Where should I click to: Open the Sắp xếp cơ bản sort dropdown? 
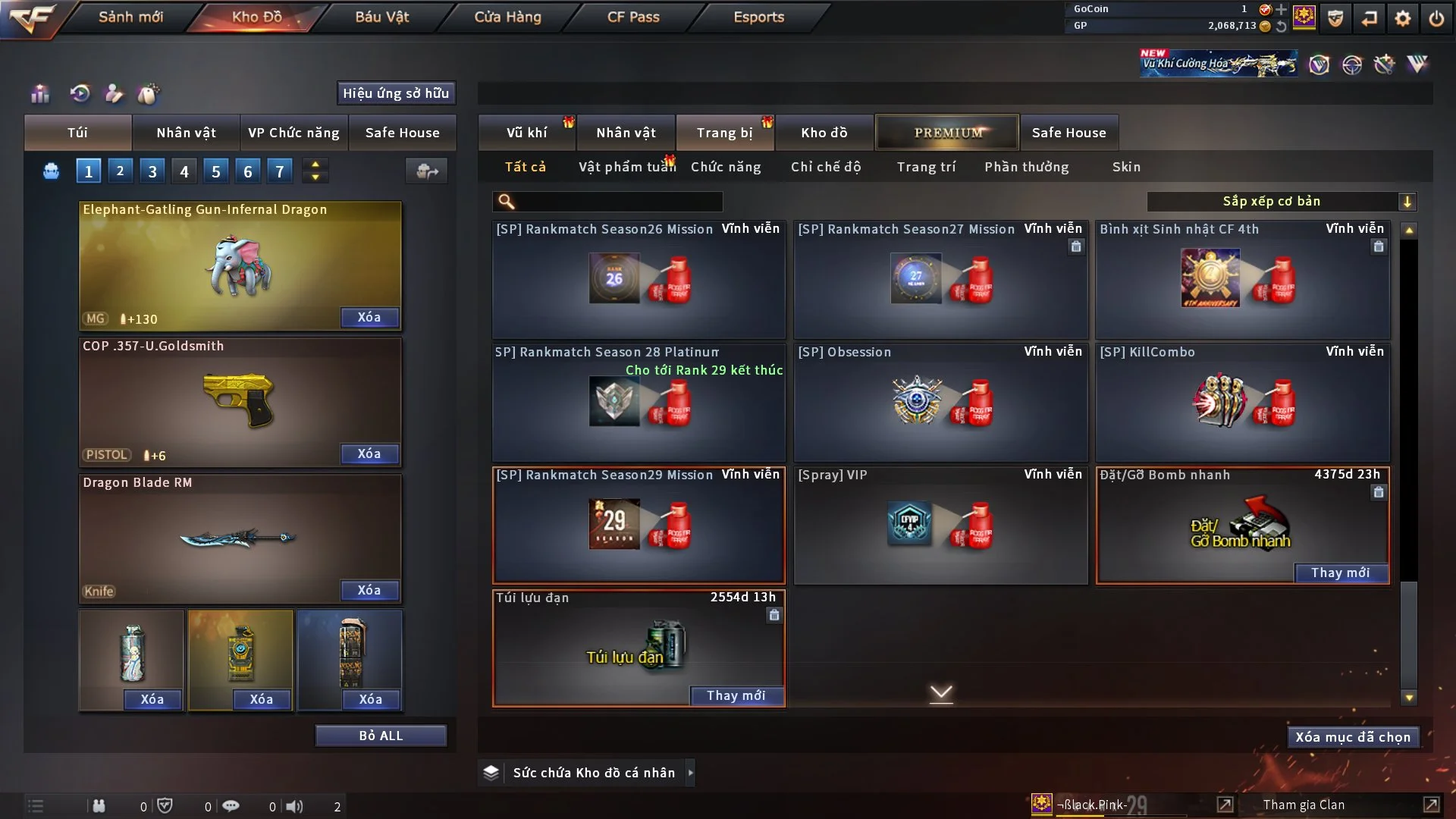[1280, 202]
